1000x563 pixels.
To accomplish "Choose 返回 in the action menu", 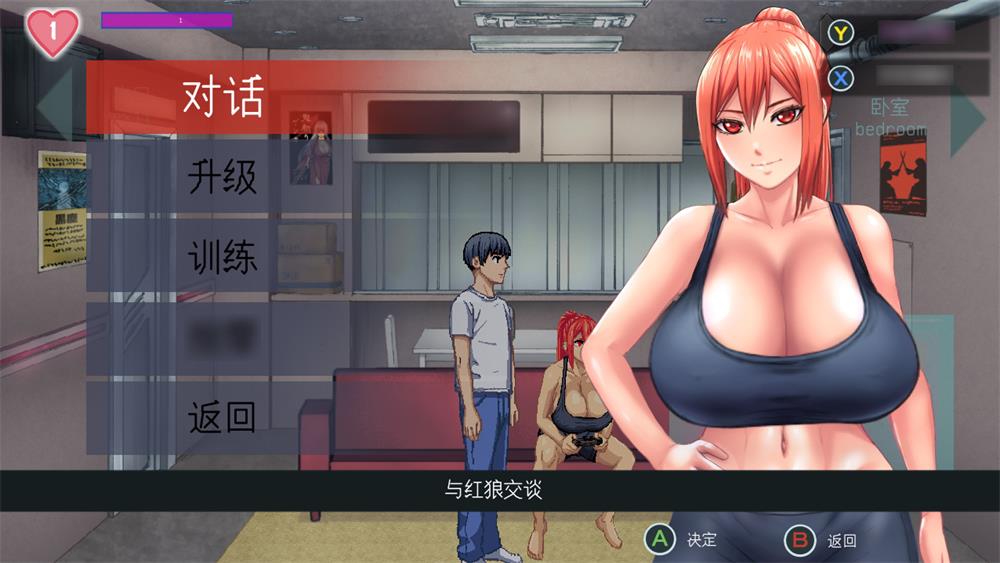I will pyautogui.click(x=222, y=417).
